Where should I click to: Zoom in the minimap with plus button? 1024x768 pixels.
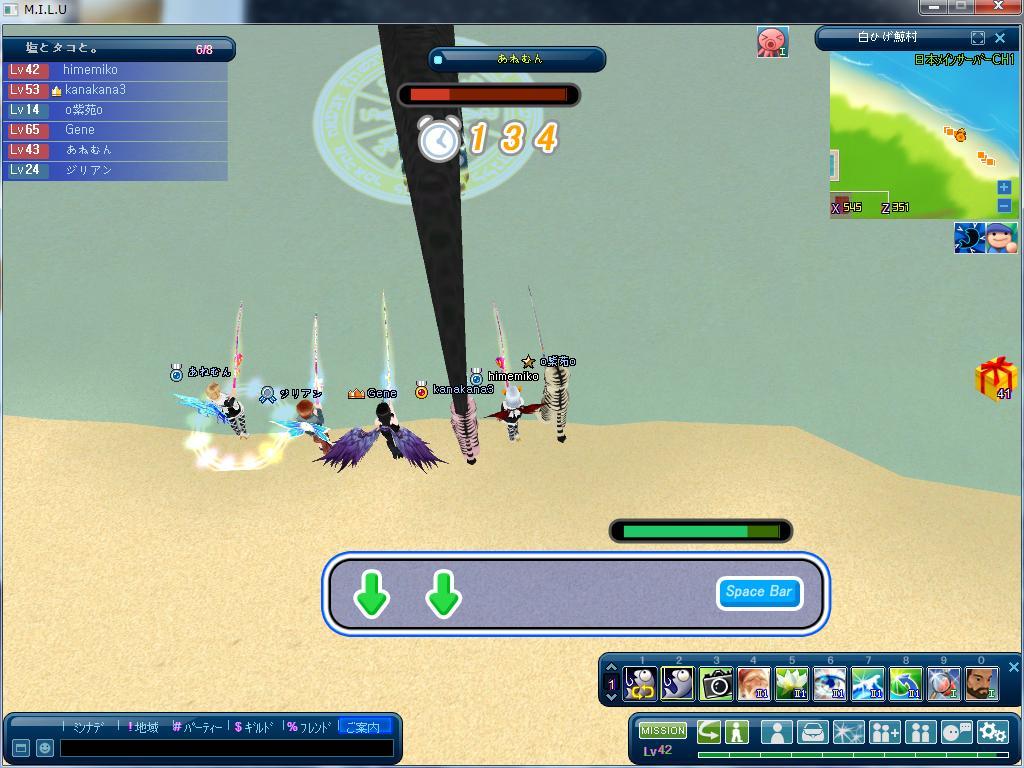tap(1004, 188)
